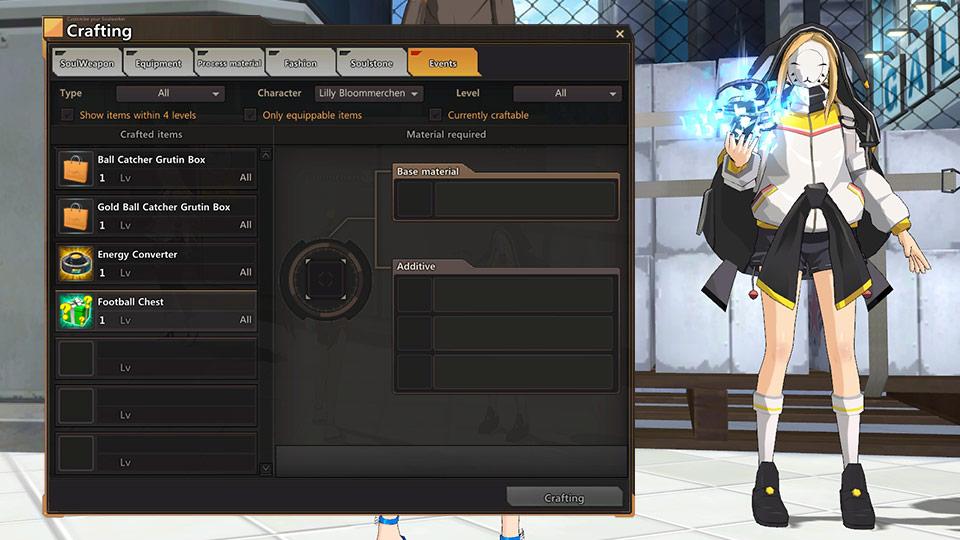This screenshot has width=960, height=540.
Task: Switch to the Soulstone tab
Action: click(371, 63)
